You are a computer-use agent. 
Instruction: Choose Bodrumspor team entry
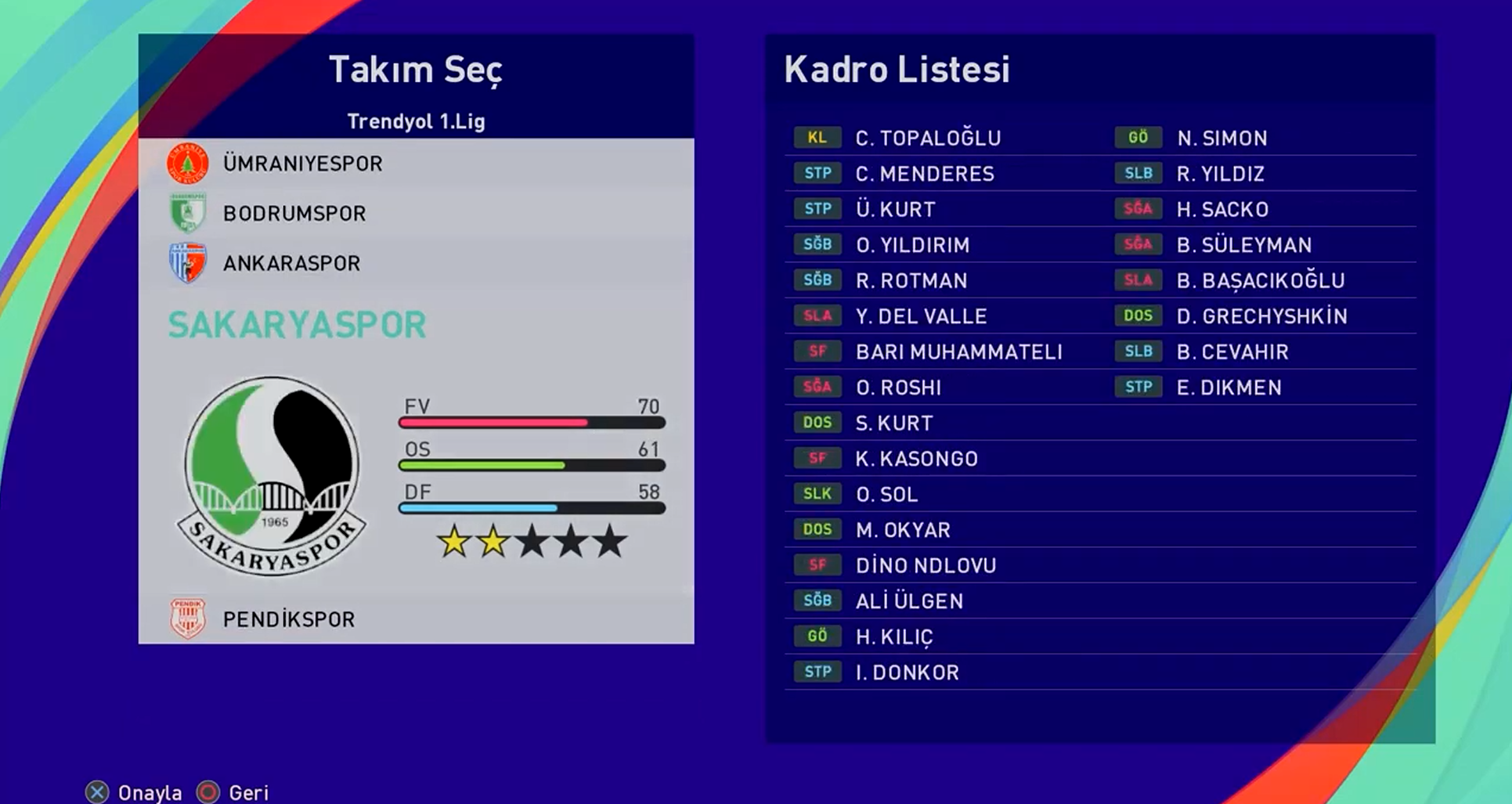(294, 213)
